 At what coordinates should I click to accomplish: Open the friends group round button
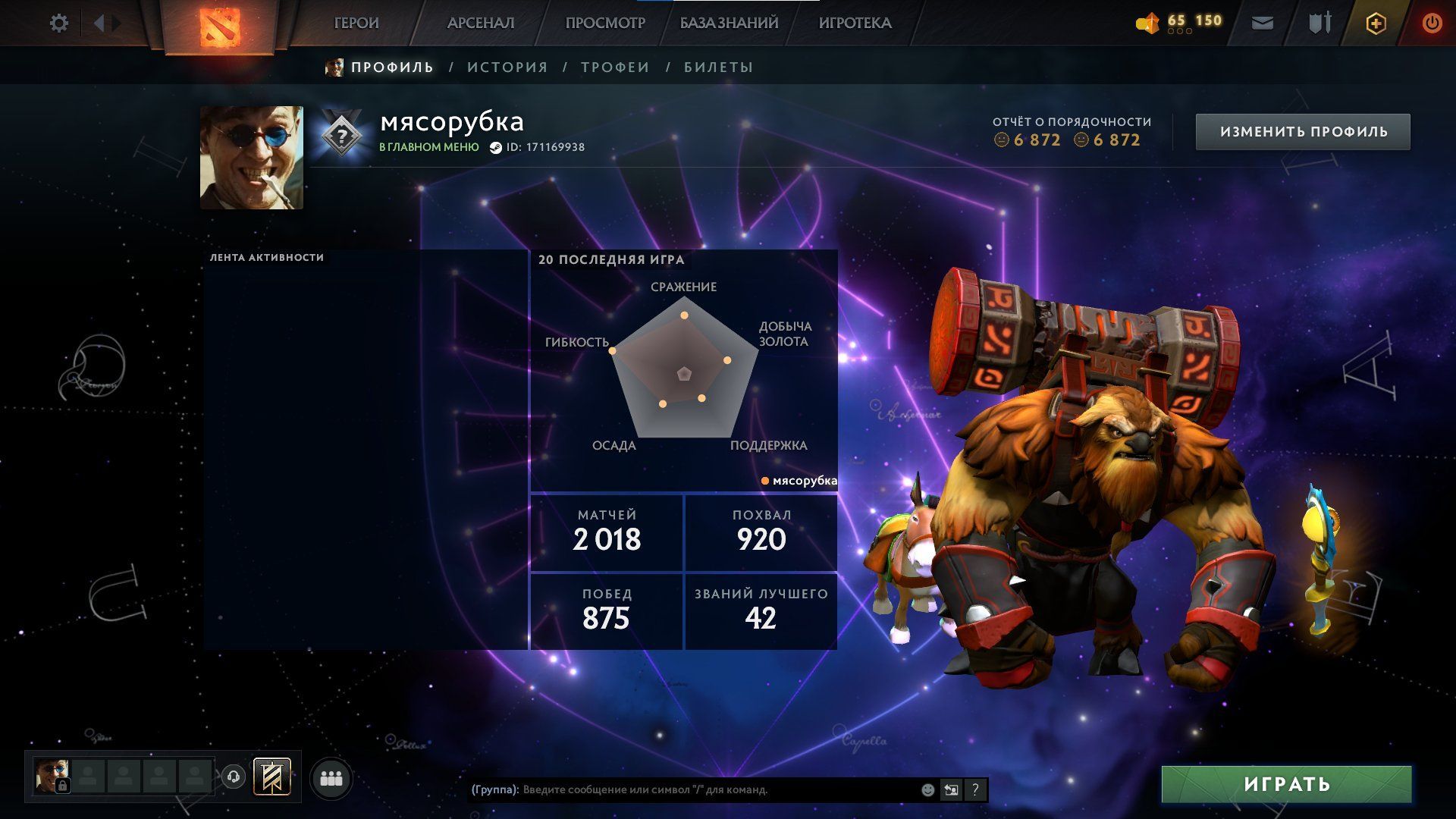(x=331, y=778)
